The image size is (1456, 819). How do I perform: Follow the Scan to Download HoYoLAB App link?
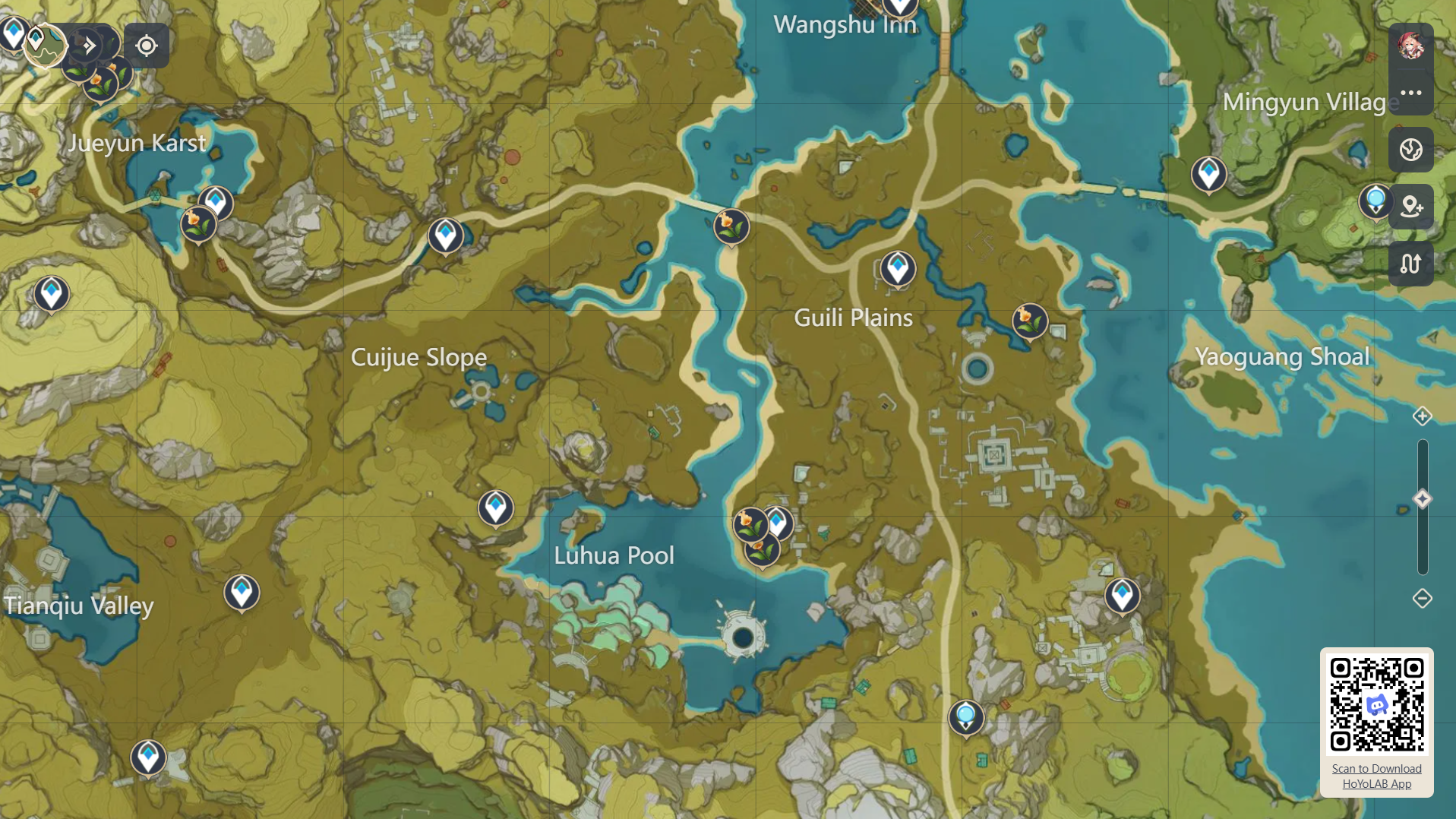[x=1376, y=776]
